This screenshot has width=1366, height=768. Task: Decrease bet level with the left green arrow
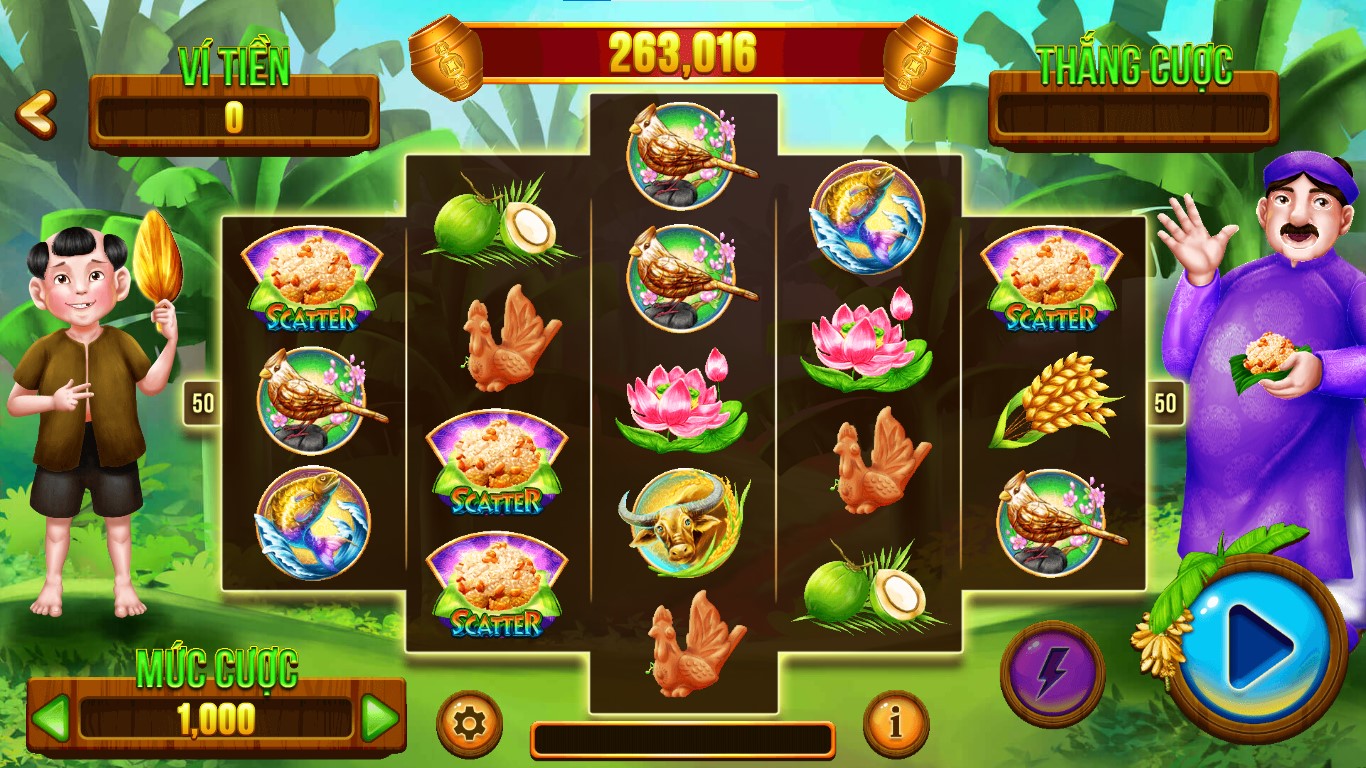tap(51, 717)
